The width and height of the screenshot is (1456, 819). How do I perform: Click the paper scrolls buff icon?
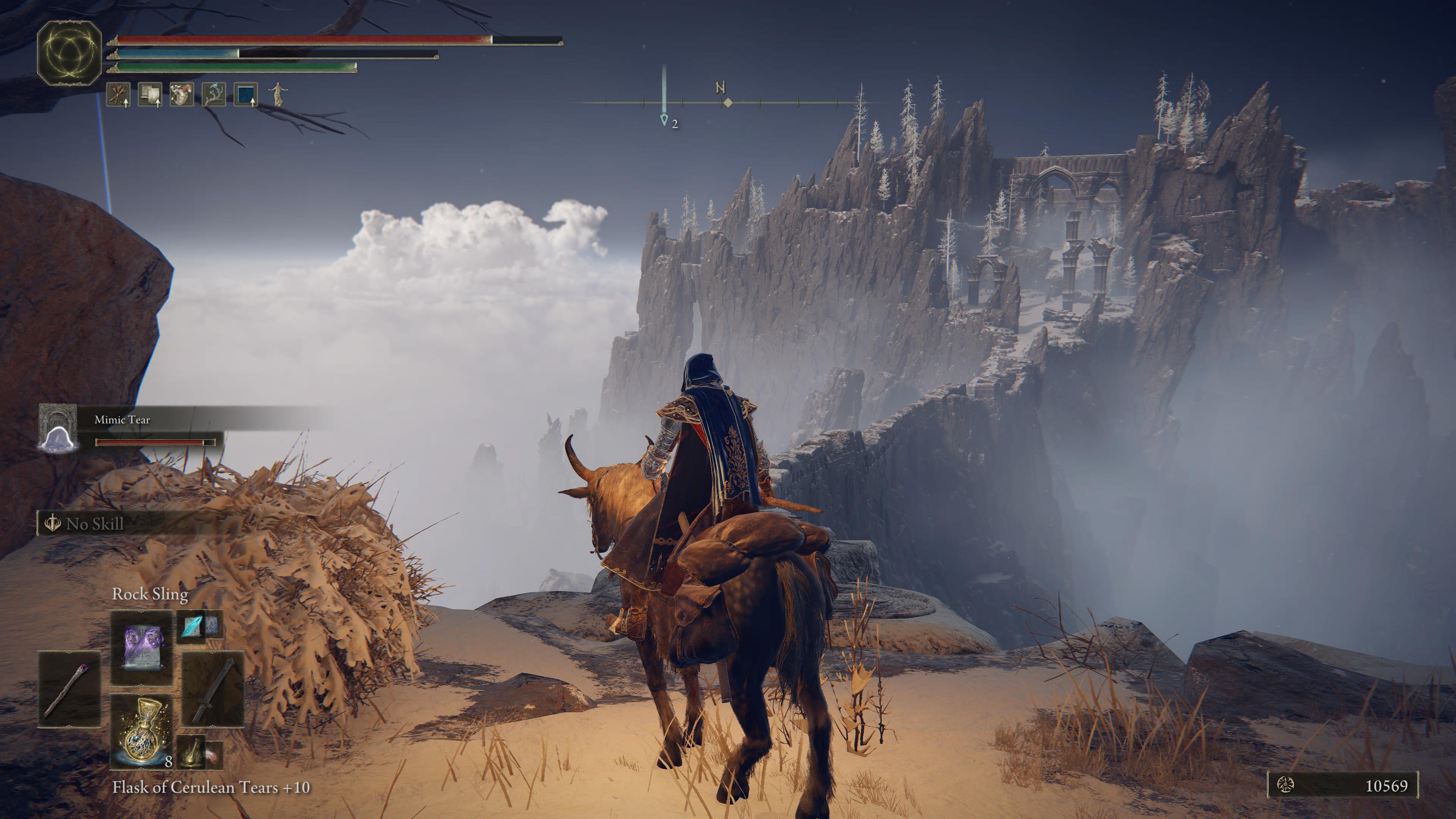[x=150, y=94]
